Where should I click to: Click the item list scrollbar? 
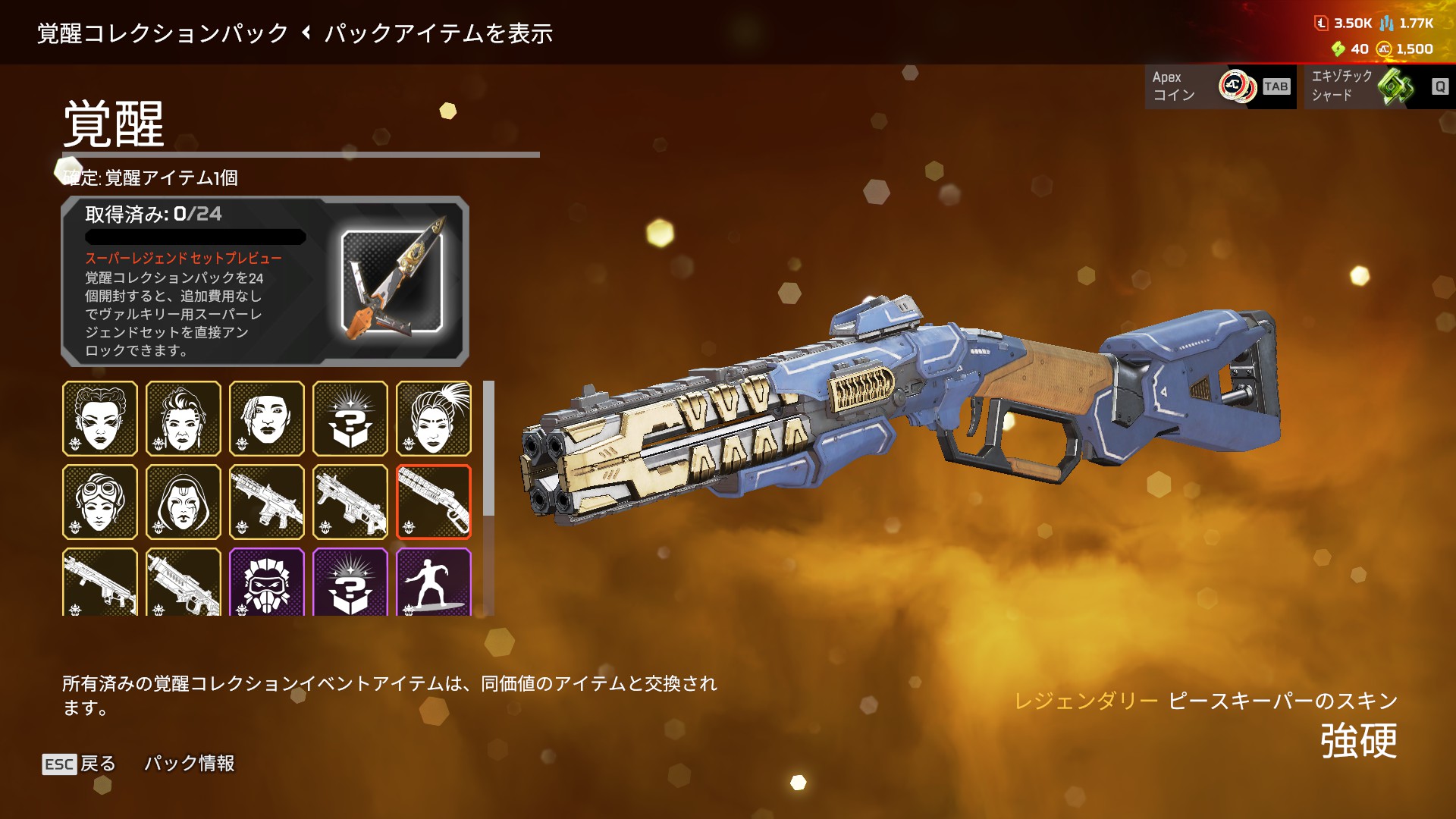tap(488, 449)
